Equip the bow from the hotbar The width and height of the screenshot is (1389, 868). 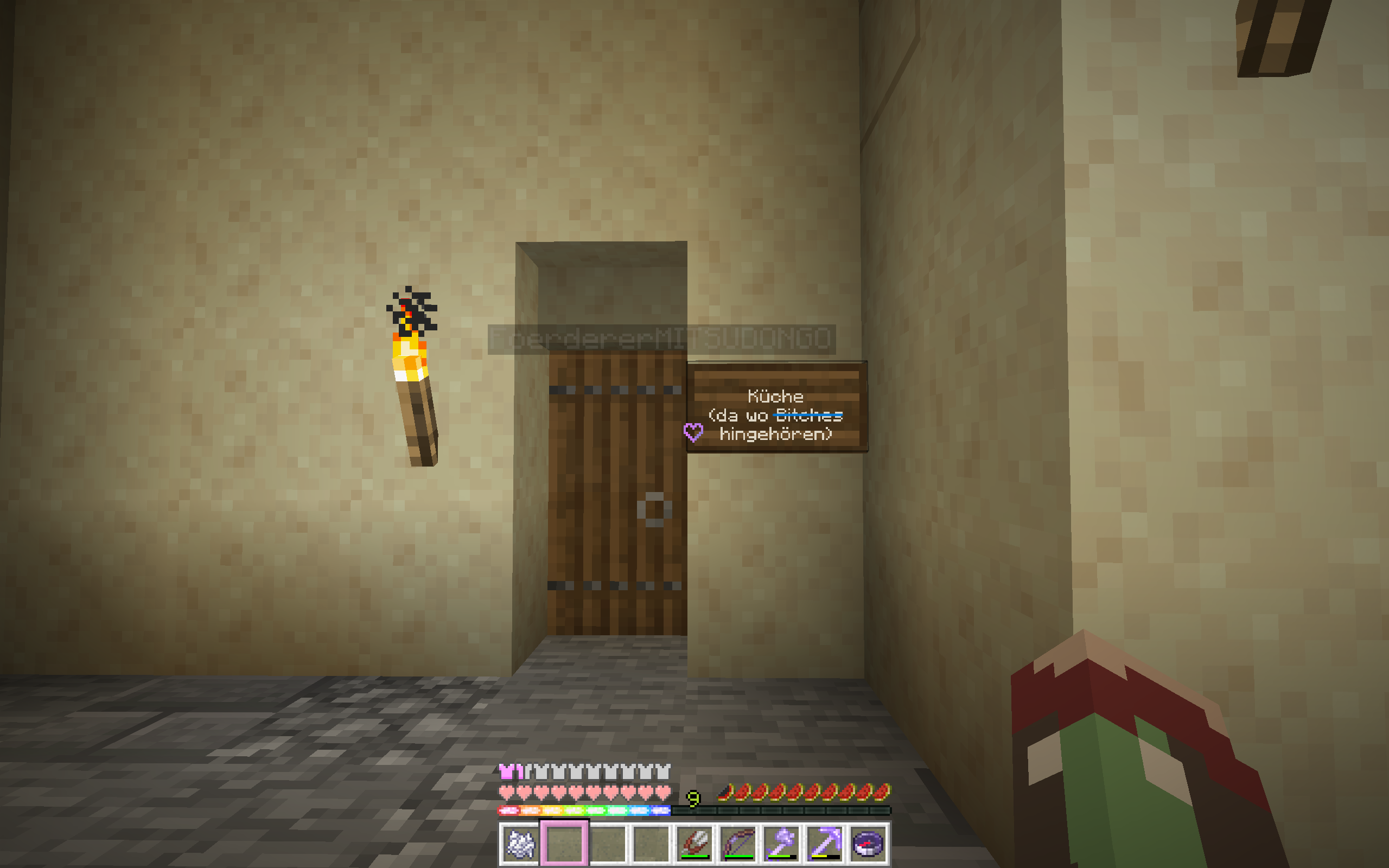738,843
